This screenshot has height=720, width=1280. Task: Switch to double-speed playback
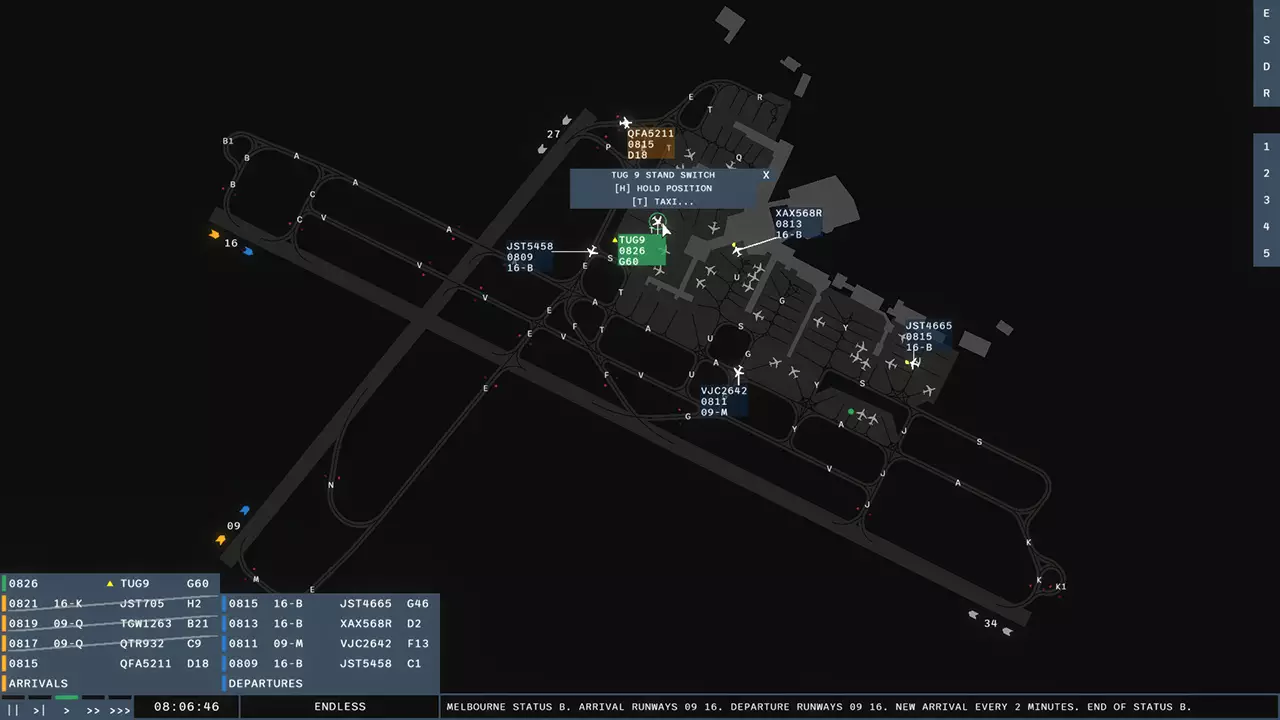click(x=93, y=709)
